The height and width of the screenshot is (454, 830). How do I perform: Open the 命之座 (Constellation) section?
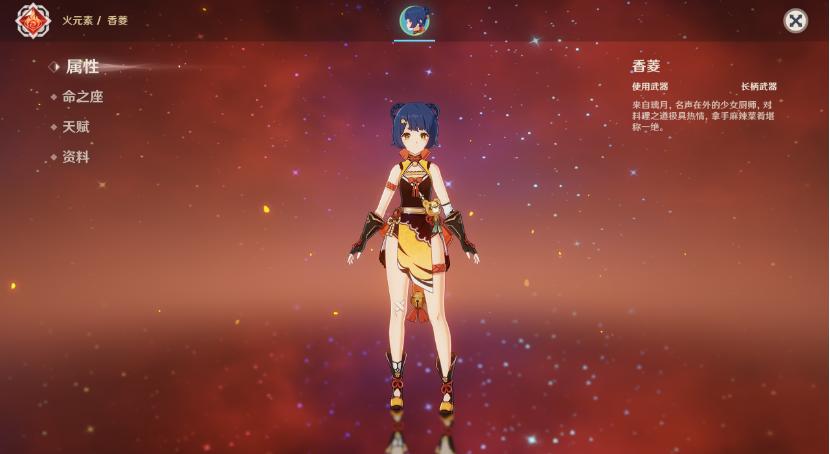point(82,97)
